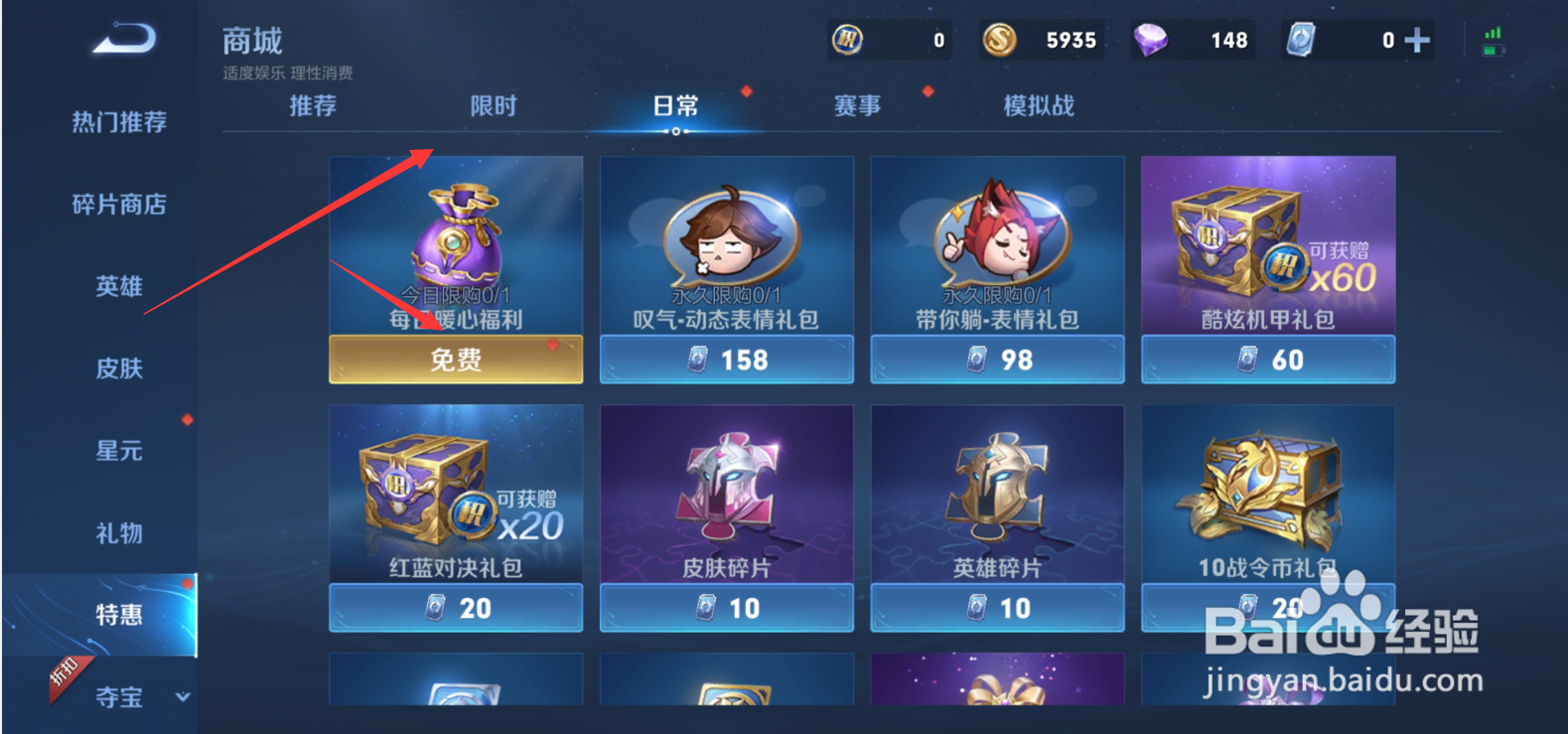The width and height of the screenshot is (1568, 734).
Task: Click the 皮肤碎片 skin fragment thumbnail
Action: pyautogui.click(x=726, y=492)
